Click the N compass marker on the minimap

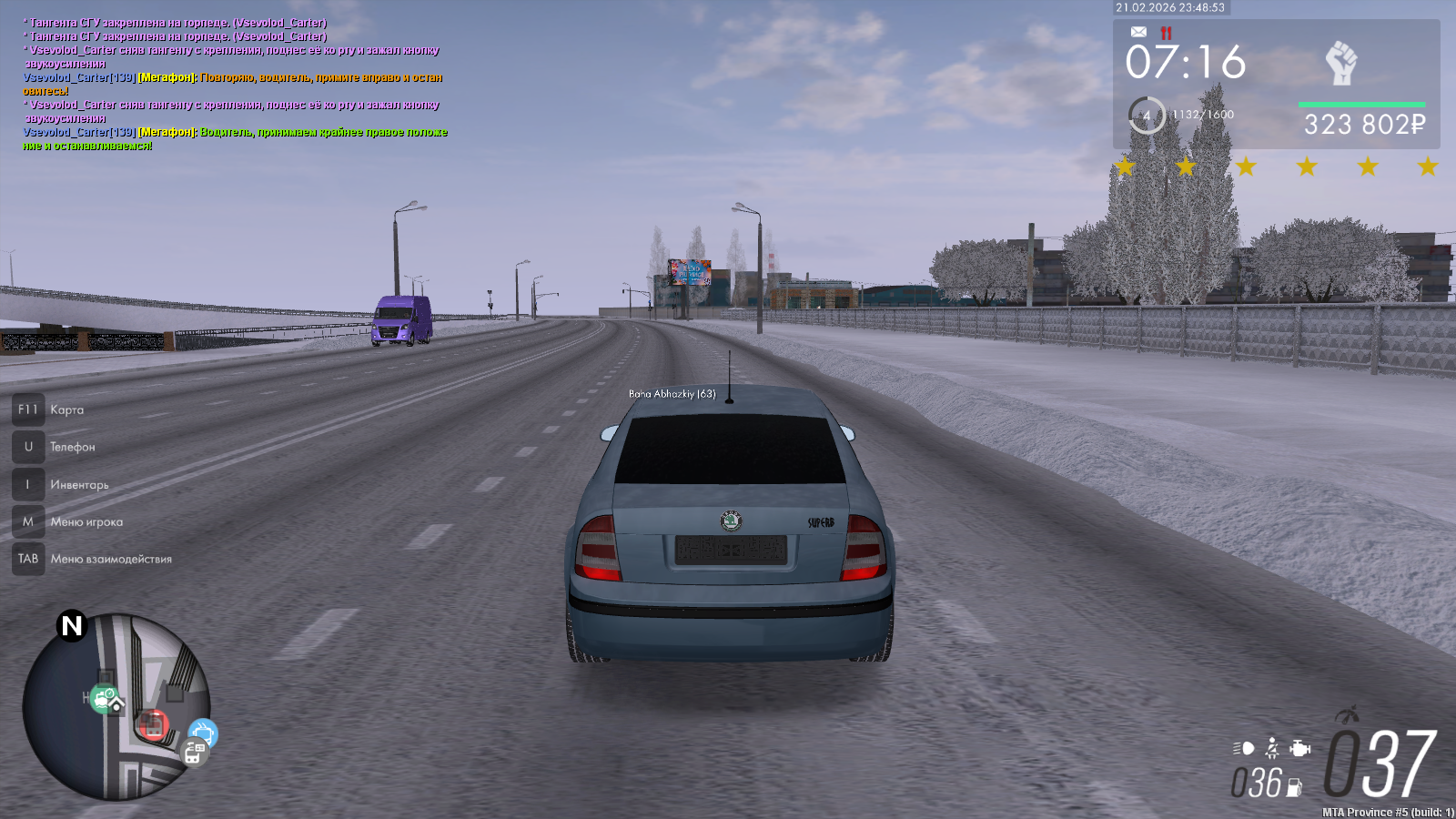(71, 626)
